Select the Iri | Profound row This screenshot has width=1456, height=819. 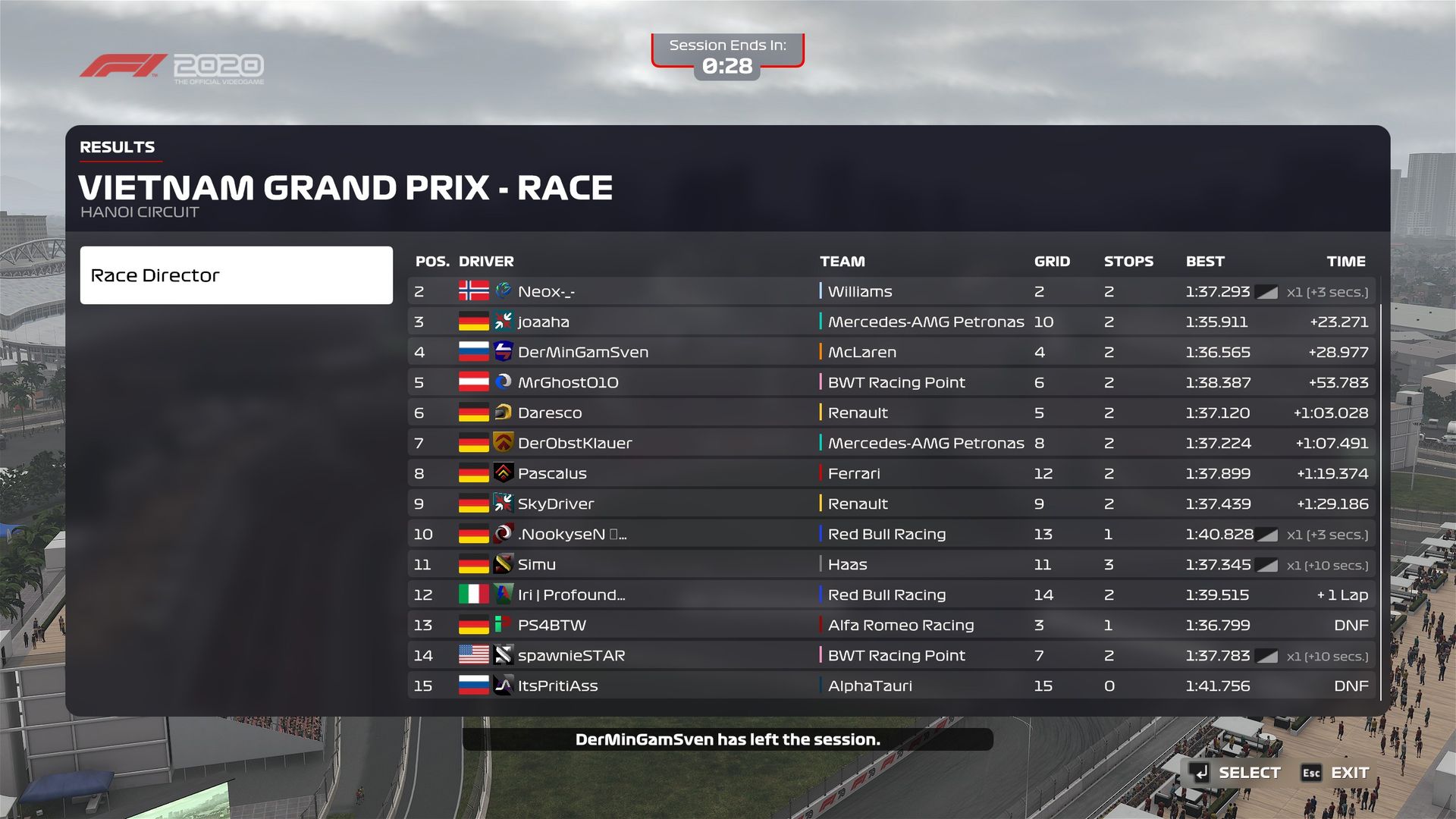tap(891, 595)
